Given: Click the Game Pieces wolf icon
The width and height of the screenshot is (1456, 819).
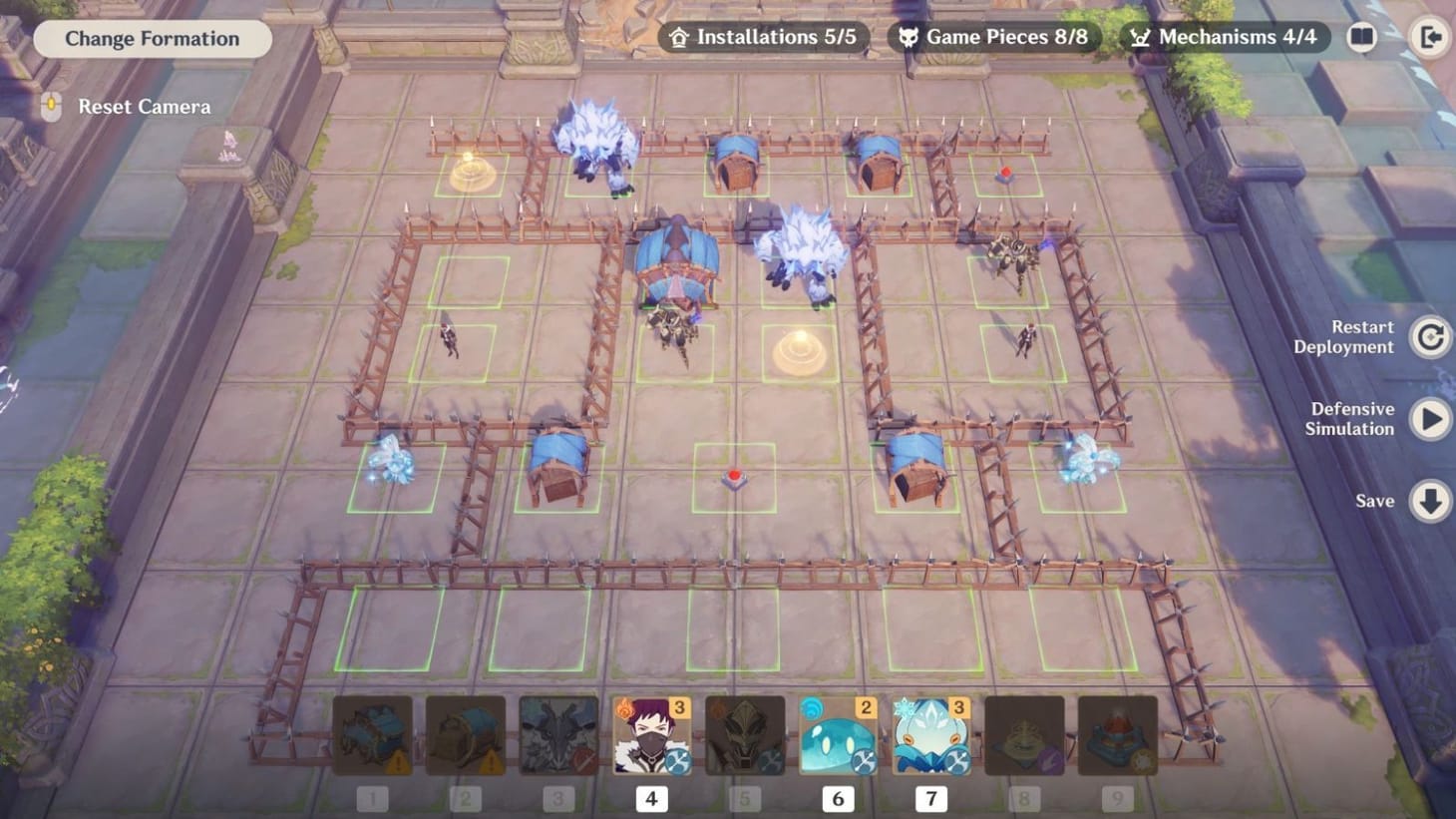Looking at the screenshot, I should click(908, 36).
